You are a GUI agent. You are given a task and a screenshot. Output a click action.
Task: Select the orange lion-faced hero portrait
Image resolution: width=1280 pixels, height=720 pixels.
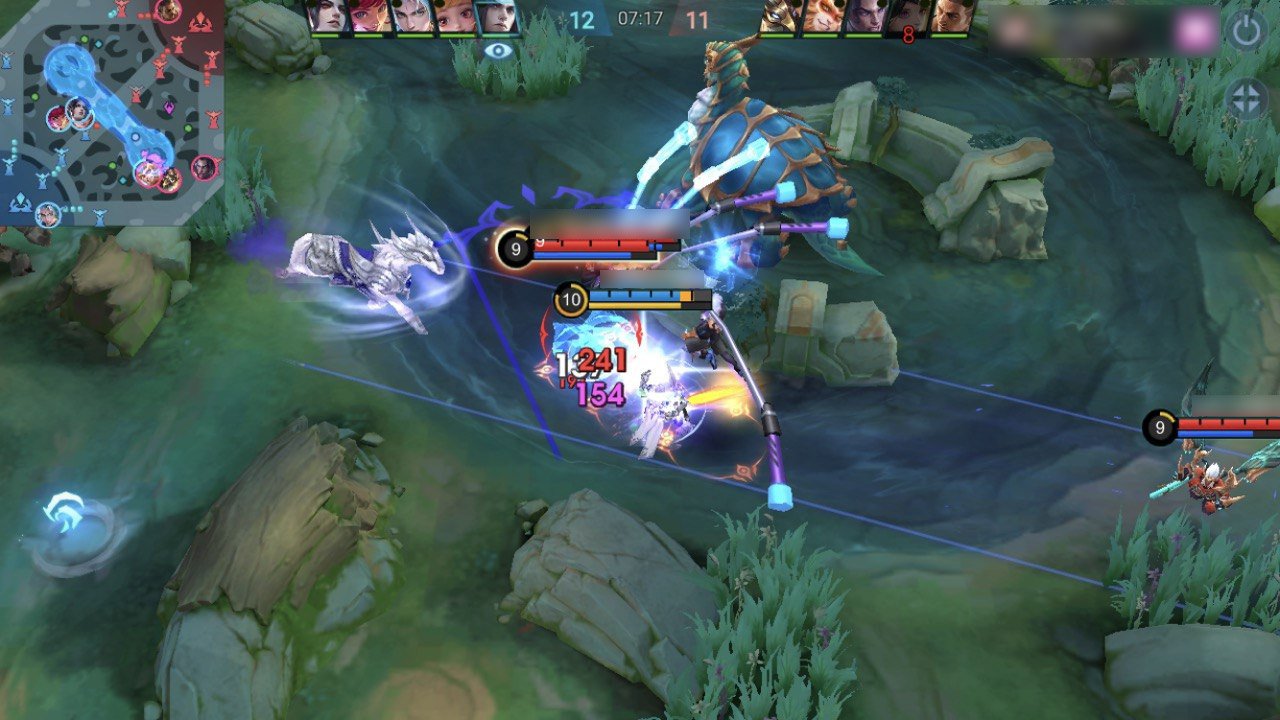coord(822,17)
